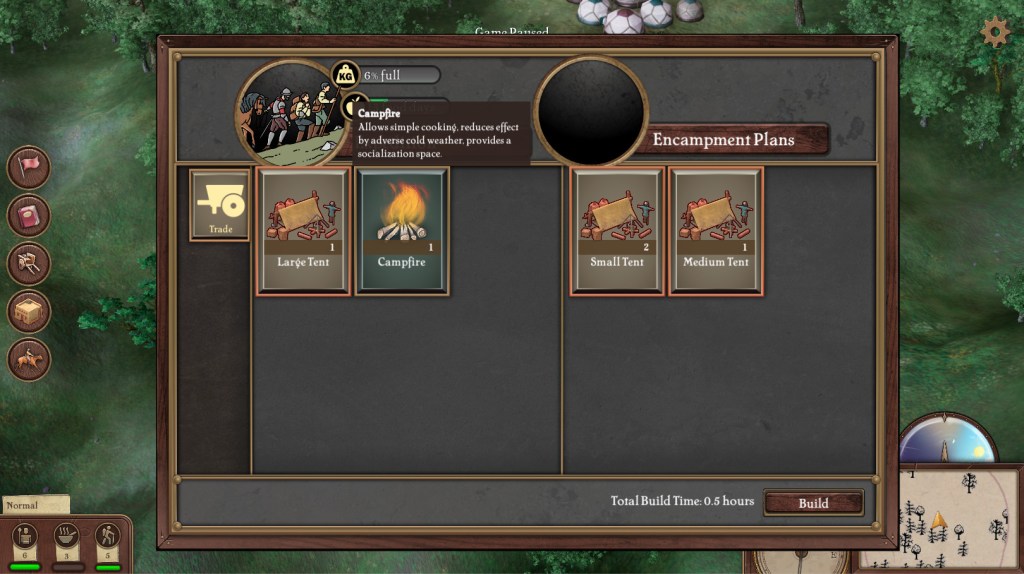This screenshot has width=1024, height=574.
Task: Open settings with the gear icon
Action: point(995,32)
